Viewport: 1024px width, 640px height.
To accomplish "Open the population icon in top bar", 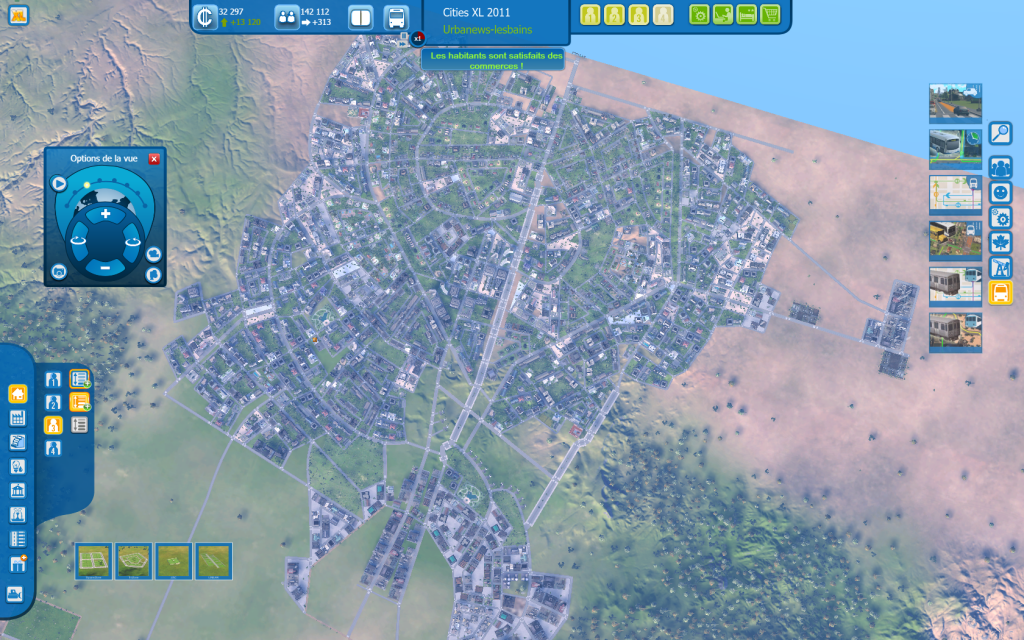I will point(286,17).
